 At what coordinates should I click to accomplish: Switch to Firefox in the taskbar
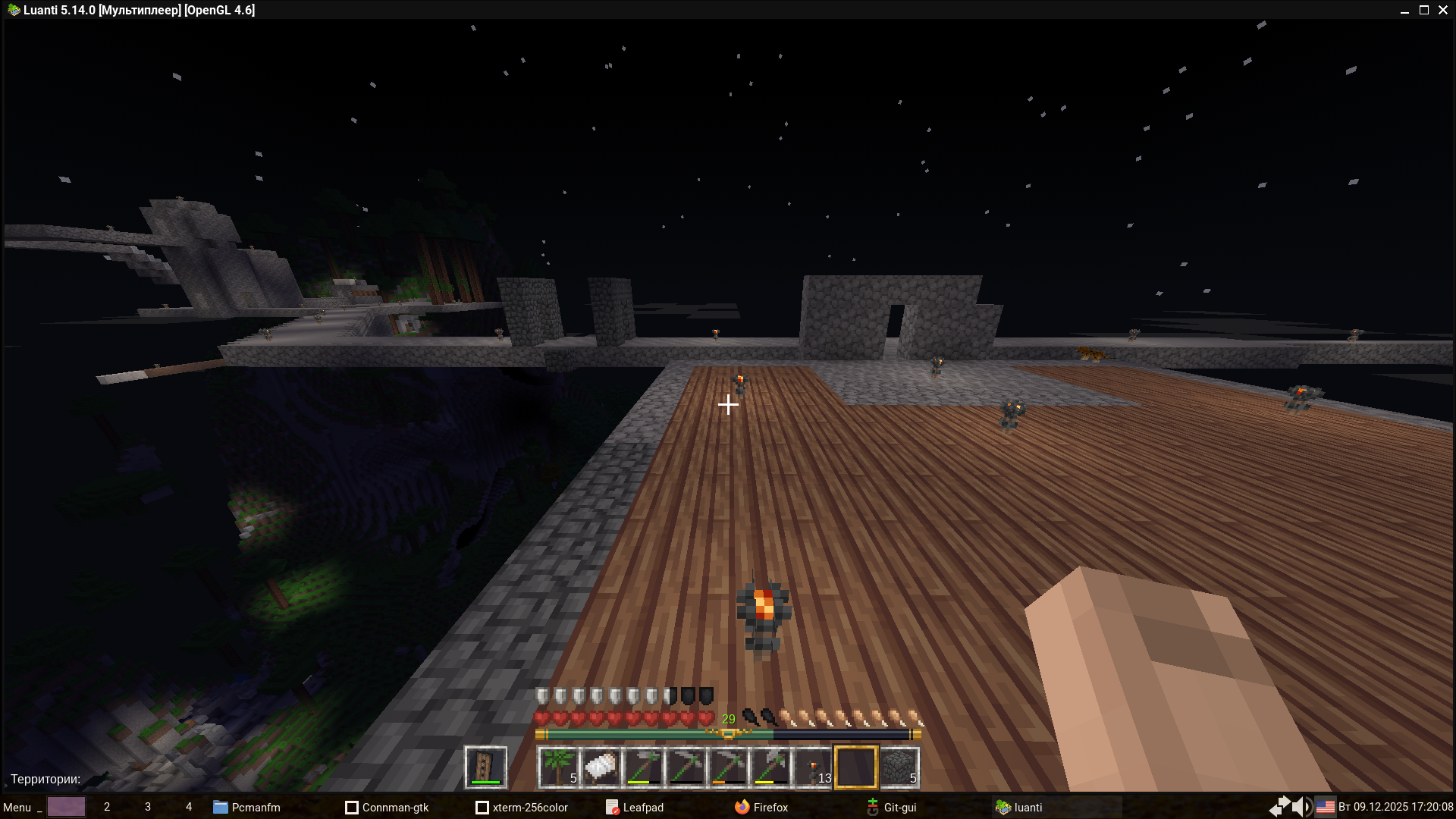tap(761, 807)
